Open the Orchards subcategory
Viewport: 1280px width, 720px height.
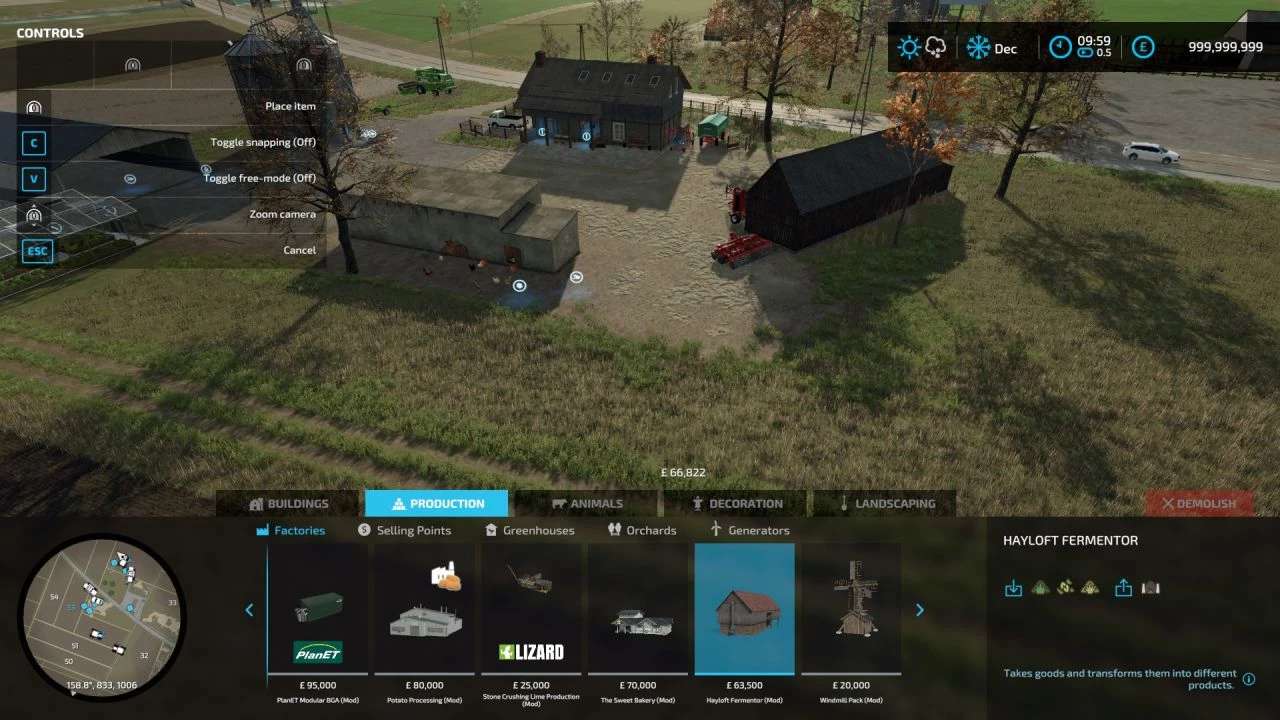(x=642, y=531)
